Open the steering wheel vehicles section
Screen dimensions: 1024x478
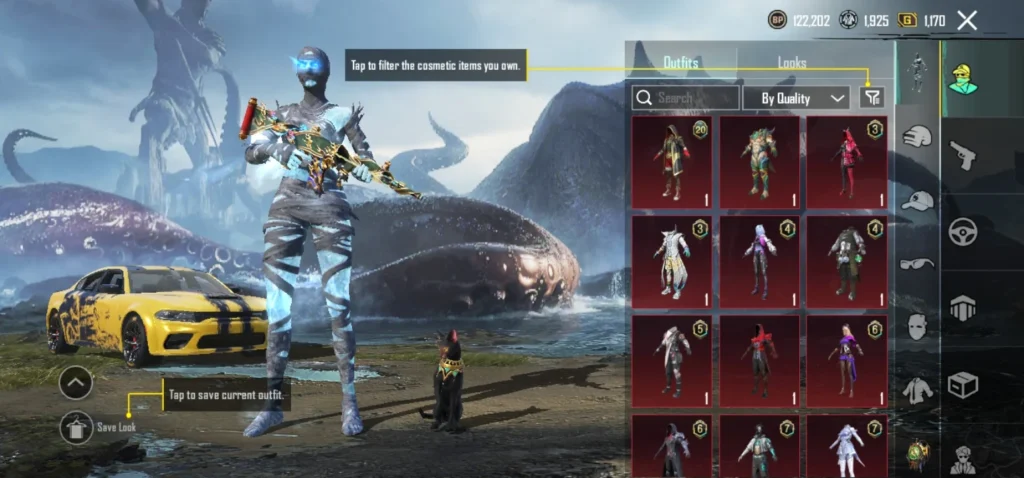coord(963,231)
